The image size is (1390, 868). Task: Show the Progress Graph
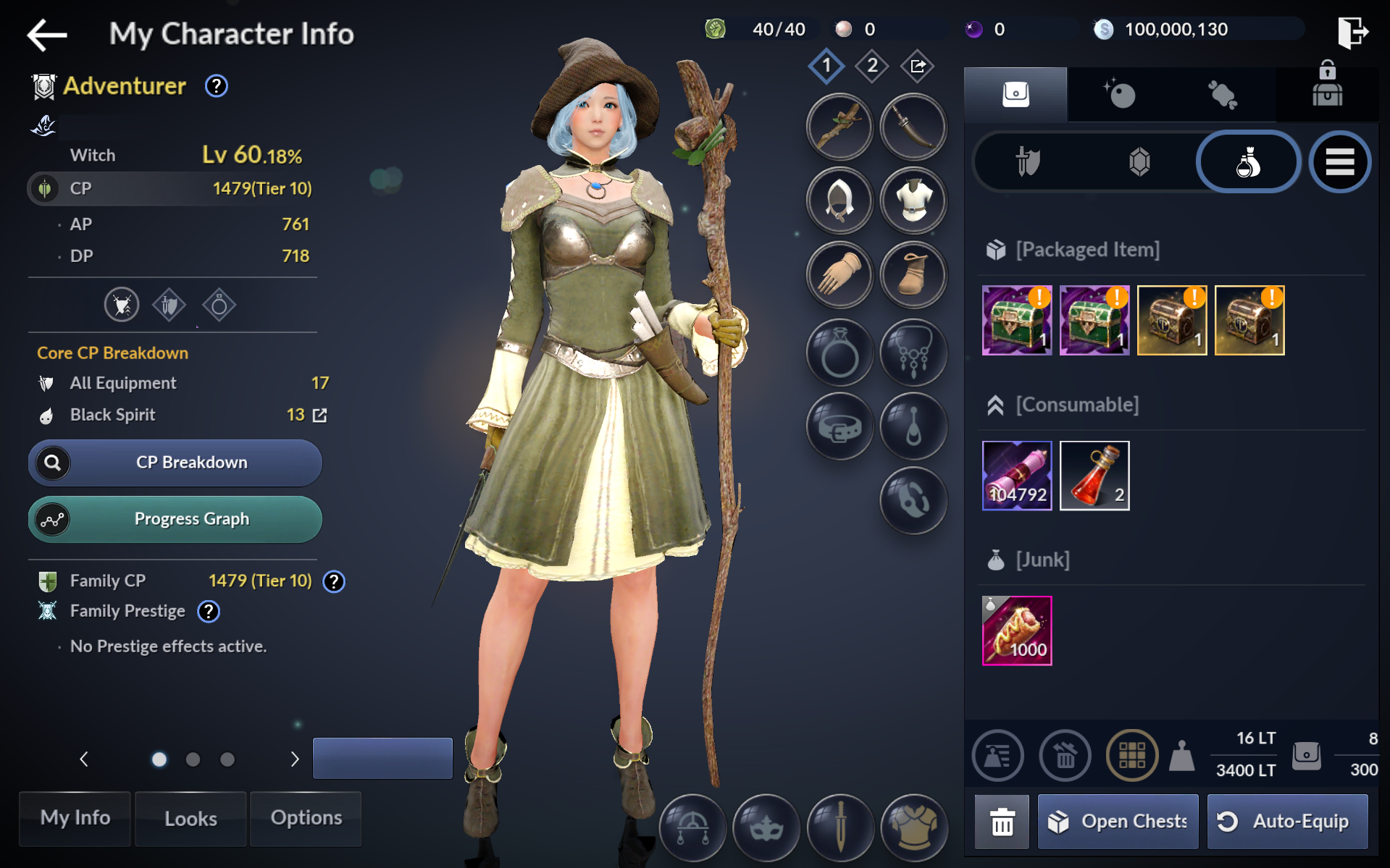click(175, 519)
